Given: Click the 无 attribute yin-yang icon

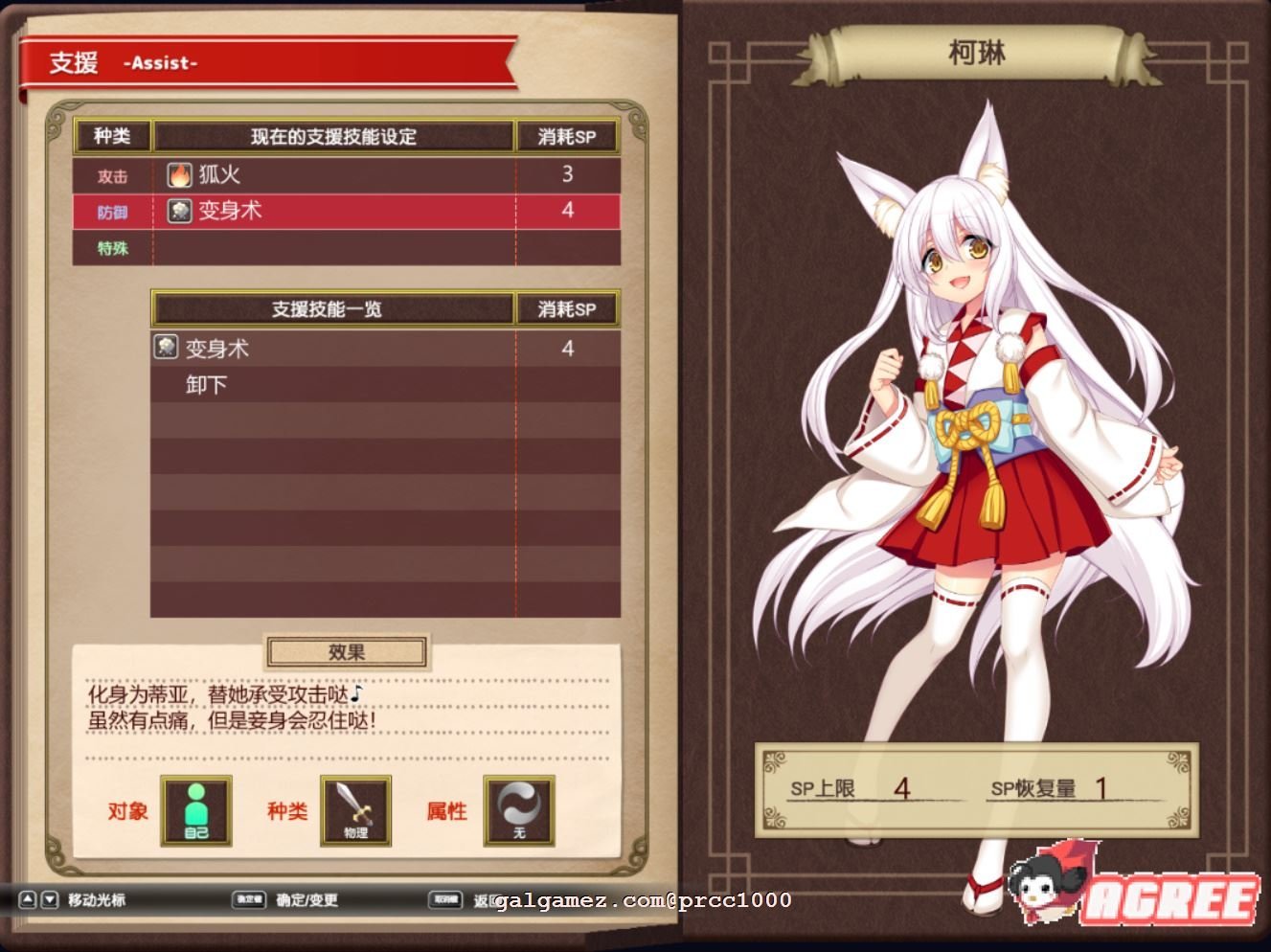Looking at the screenshot, I should pos(517,809).
